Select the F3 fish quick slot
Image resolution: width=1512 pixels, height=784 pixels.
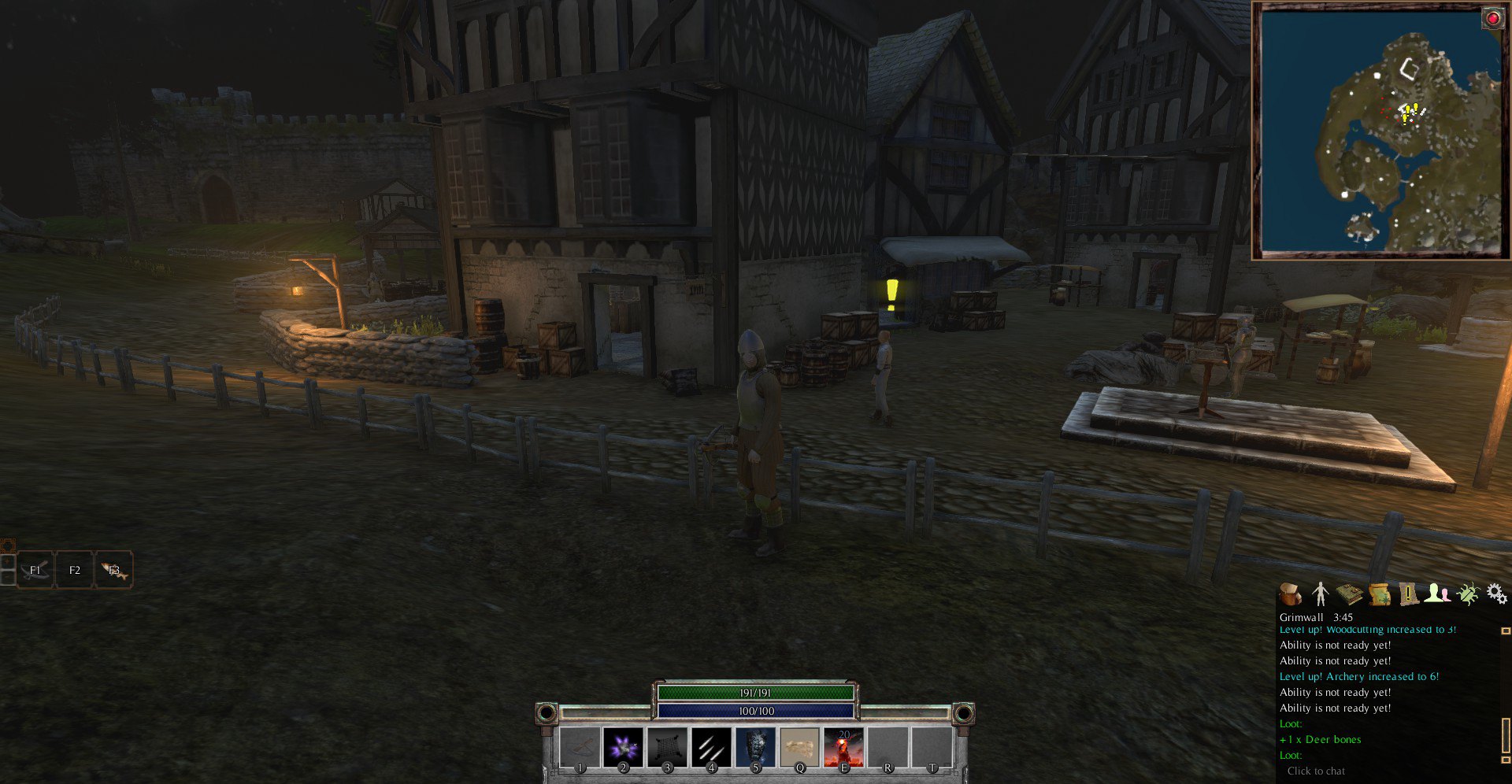point(114,570)
